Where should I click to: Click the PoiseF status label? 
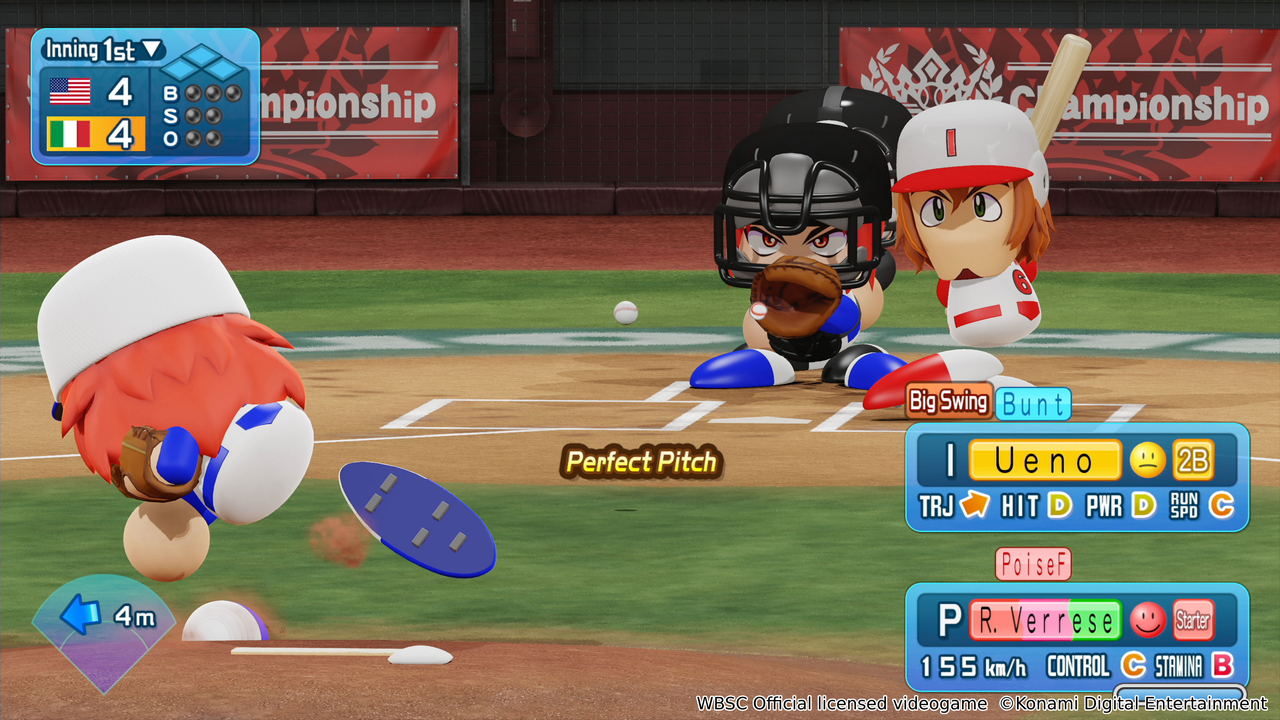pyautogui.click(x=1036, y=563)
